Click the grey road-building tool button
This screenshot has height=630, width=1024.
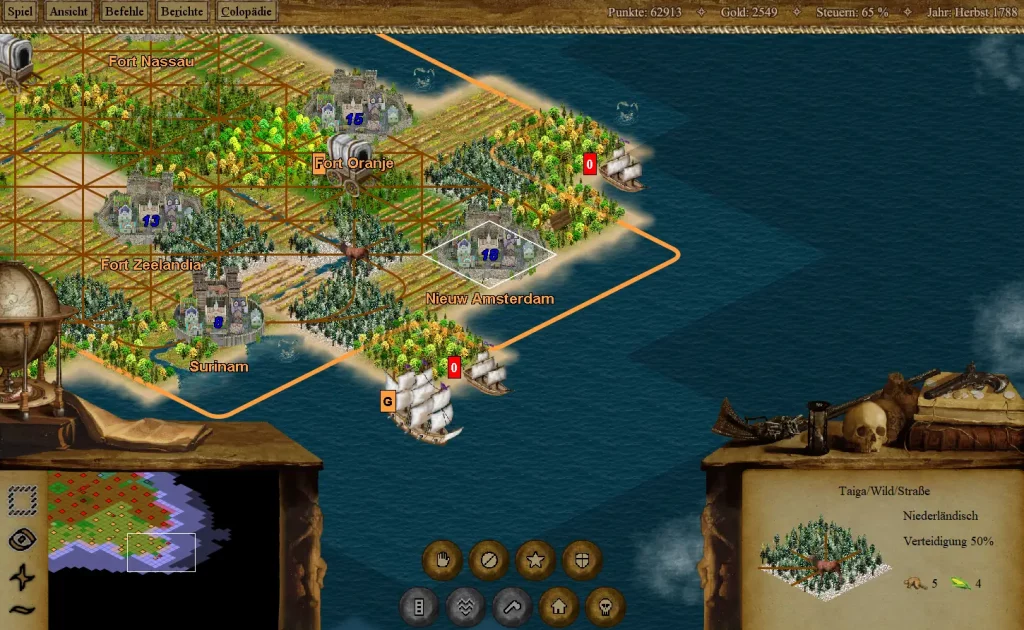pos(512,606)
